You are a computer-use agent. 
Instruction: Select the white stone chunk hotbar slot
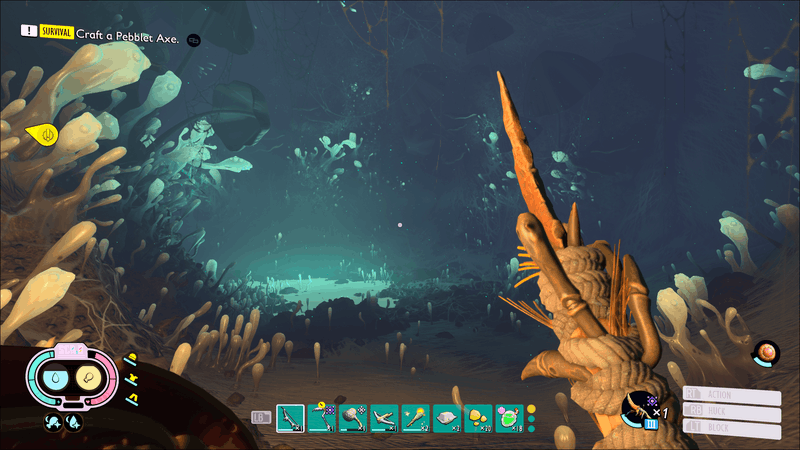446,414
